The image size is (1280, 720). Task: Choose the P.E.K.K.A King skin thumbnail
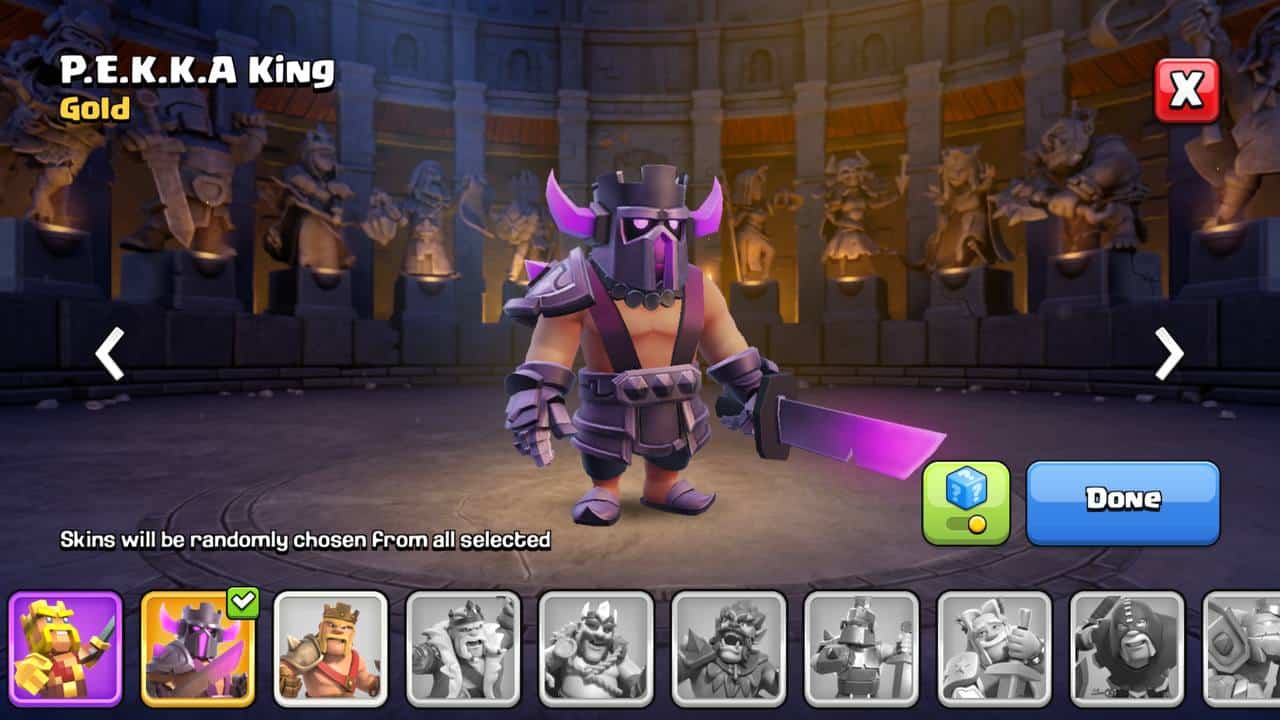(198, 649)
